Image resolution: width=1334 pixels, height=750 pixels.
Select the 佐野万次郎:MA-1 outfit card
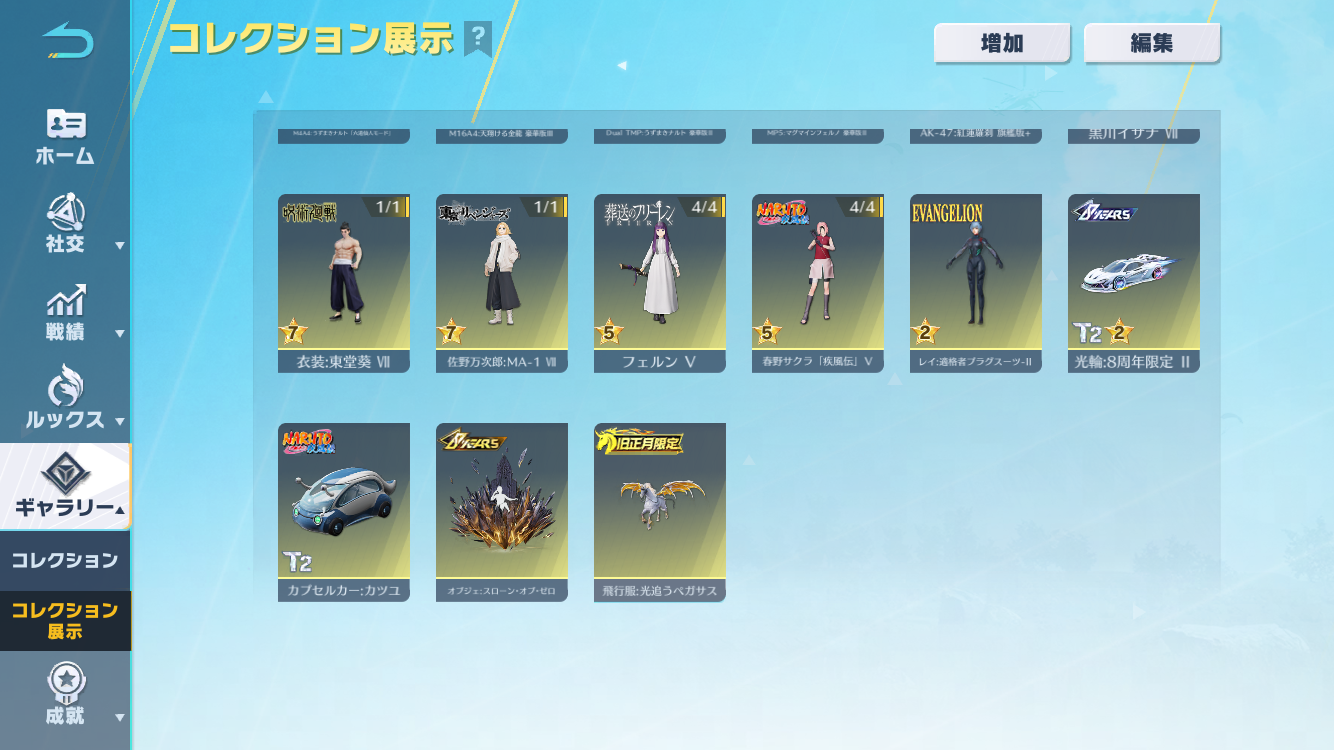point(502,283)
